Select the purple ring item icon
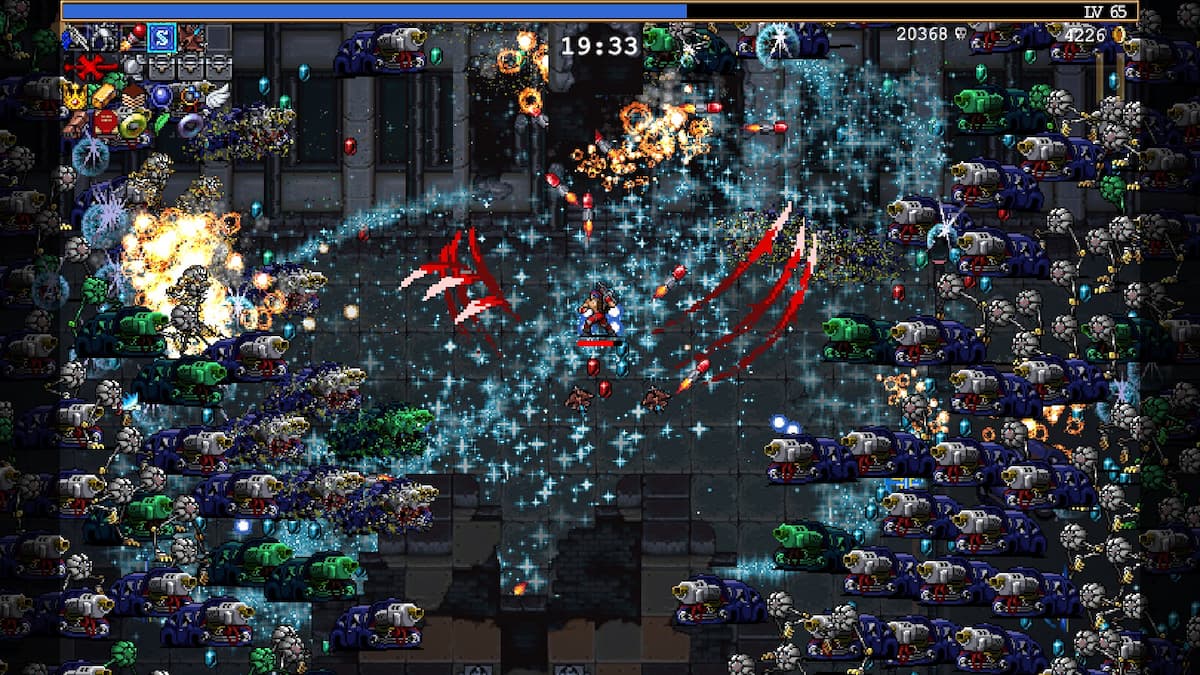The image size is (1200, 675). 189,124
